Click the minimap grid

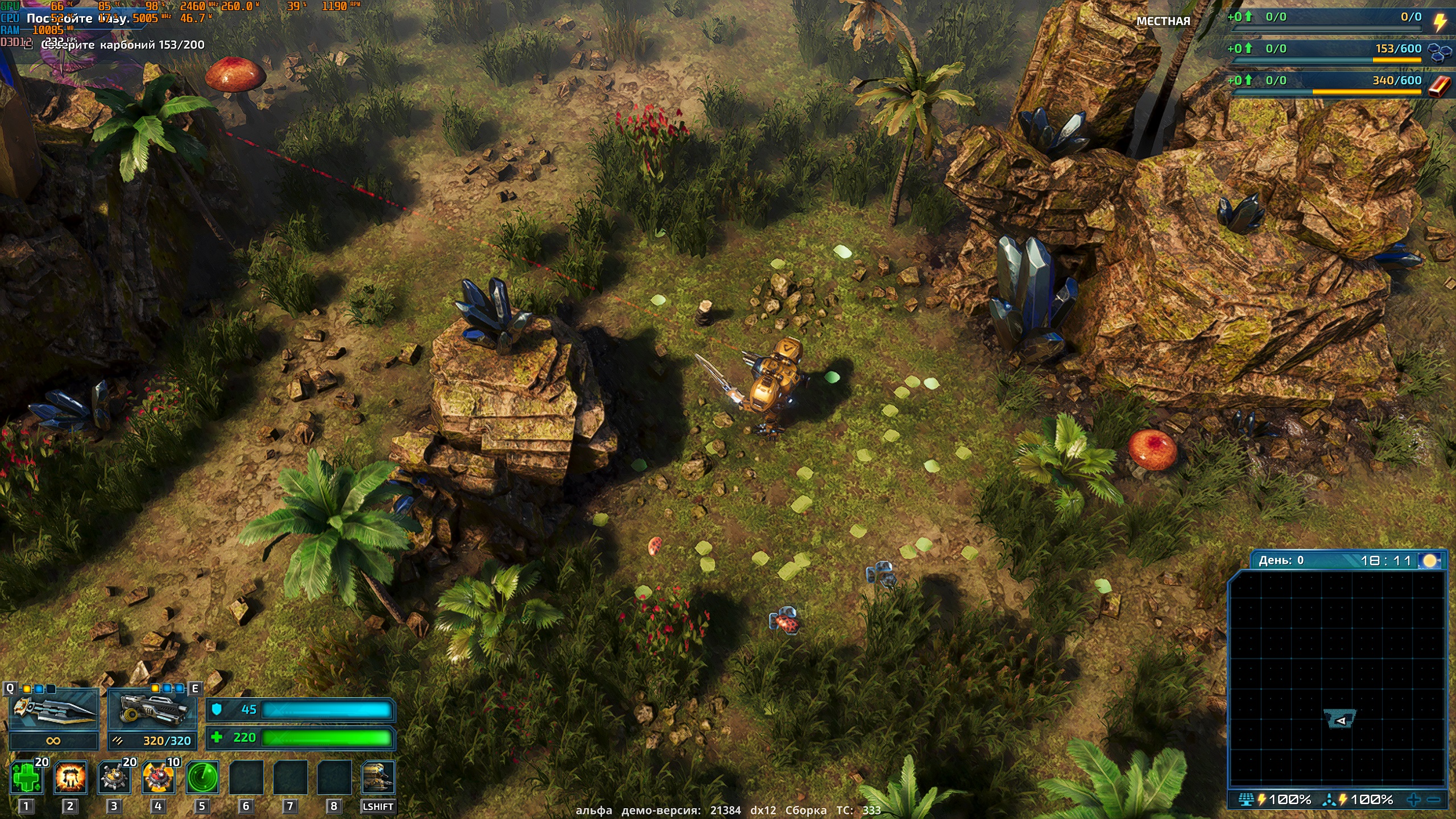click(1337, 677)
